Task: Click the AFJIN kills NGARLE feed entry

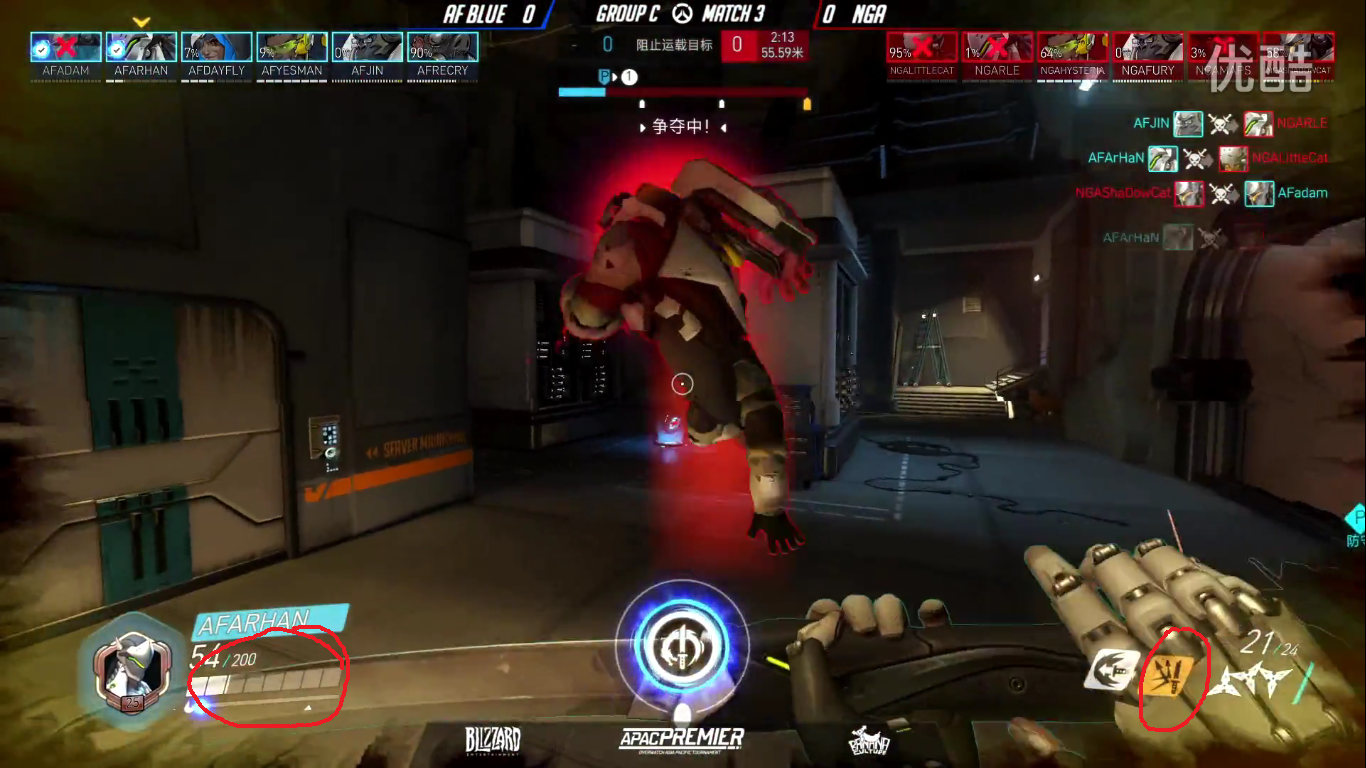Action: click(1230, 124)
